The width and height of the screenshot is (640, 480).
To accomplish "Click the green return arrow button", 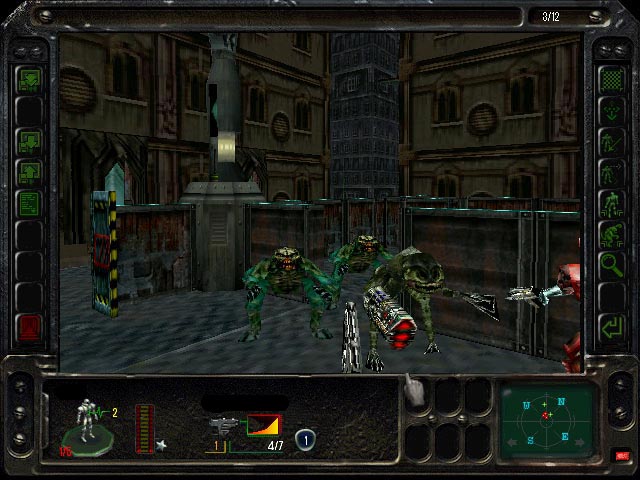I will coord(610,326).
